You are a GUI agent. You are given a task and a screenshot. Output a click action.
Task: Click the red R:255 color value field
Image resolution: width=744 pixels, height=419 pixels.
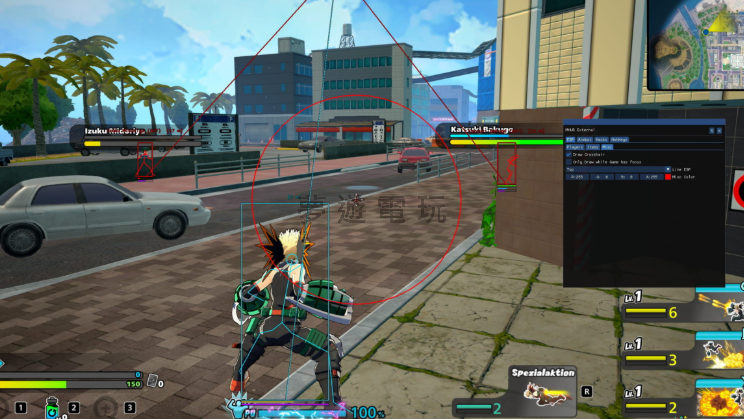coord(577,177)
